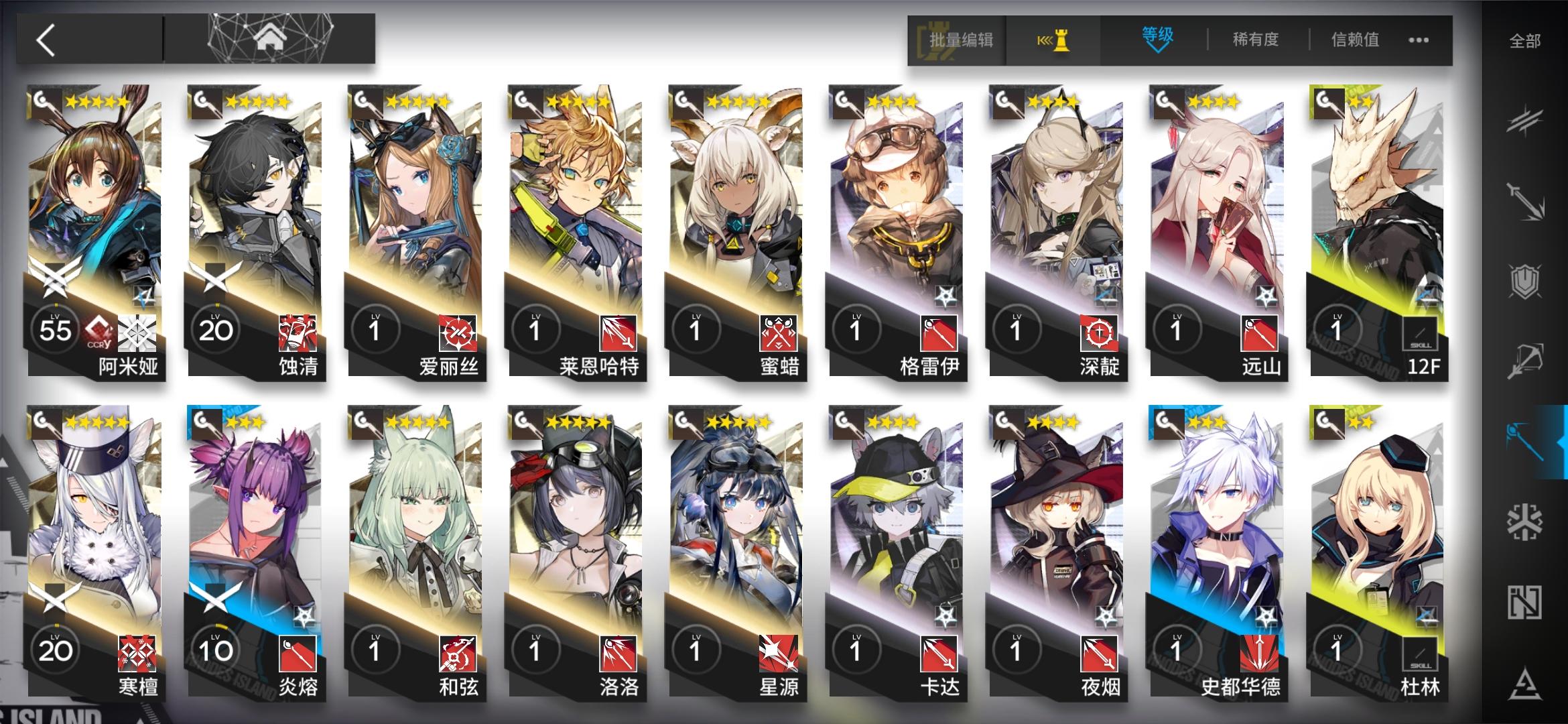Screen dimensions: 1568x724
Task: Toggle the sort order with the yellow rook icon
Action: click(1053, 40)
